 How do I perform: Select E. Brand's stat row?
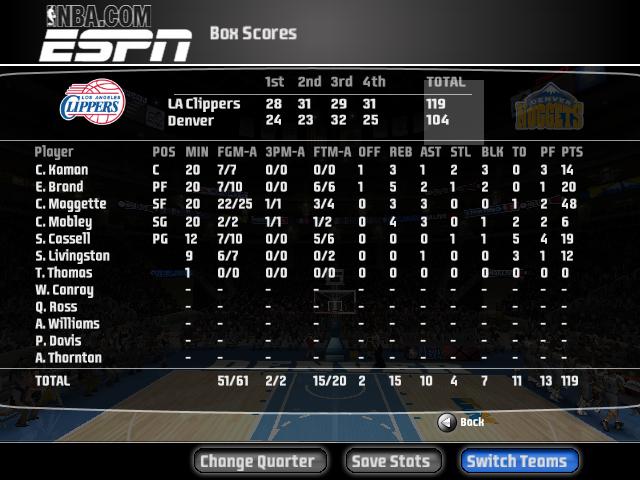pyautogui.click(x=62, y=187)
